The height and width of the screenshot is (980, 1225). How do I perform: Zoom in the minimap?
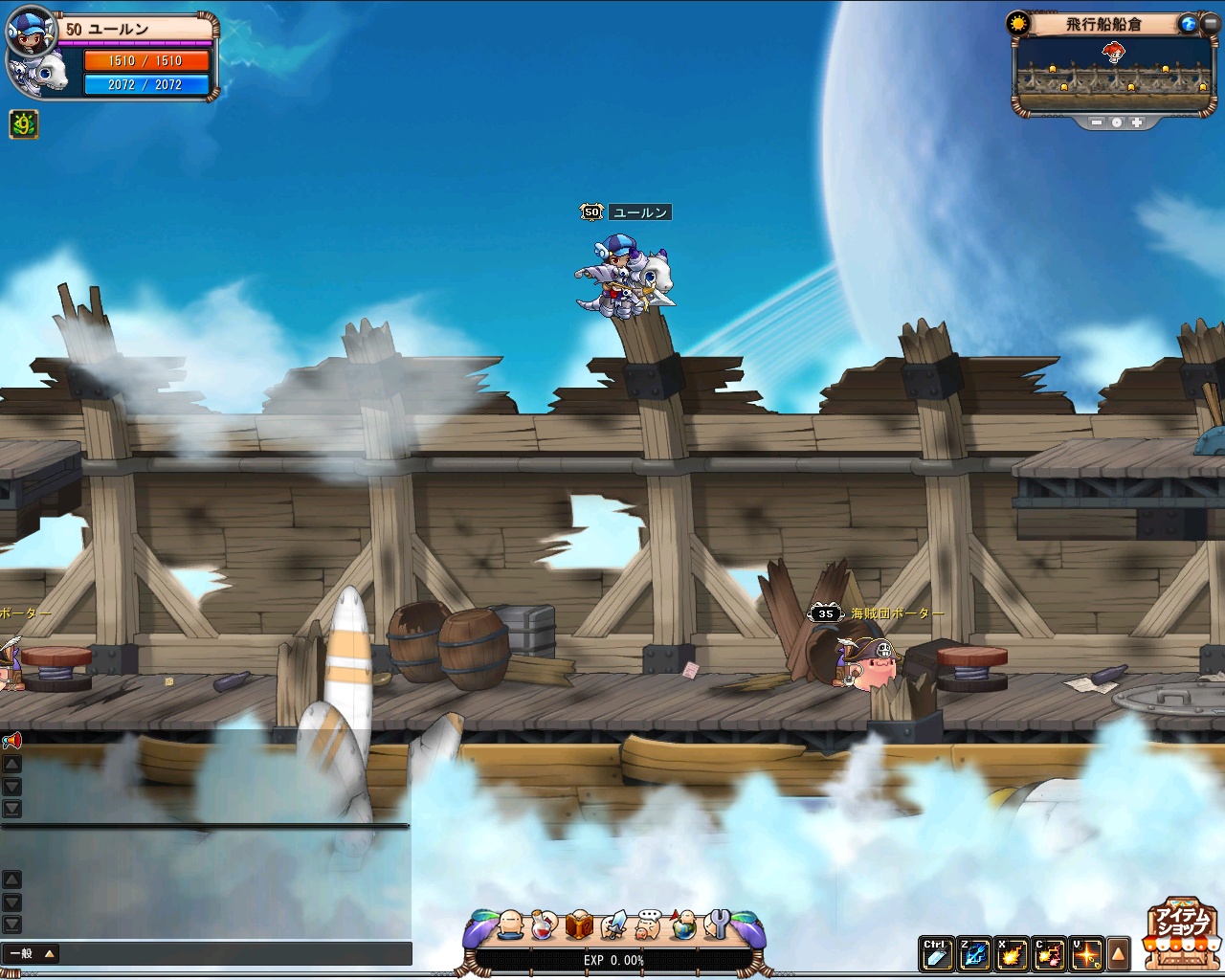(x=1137, y=122)
